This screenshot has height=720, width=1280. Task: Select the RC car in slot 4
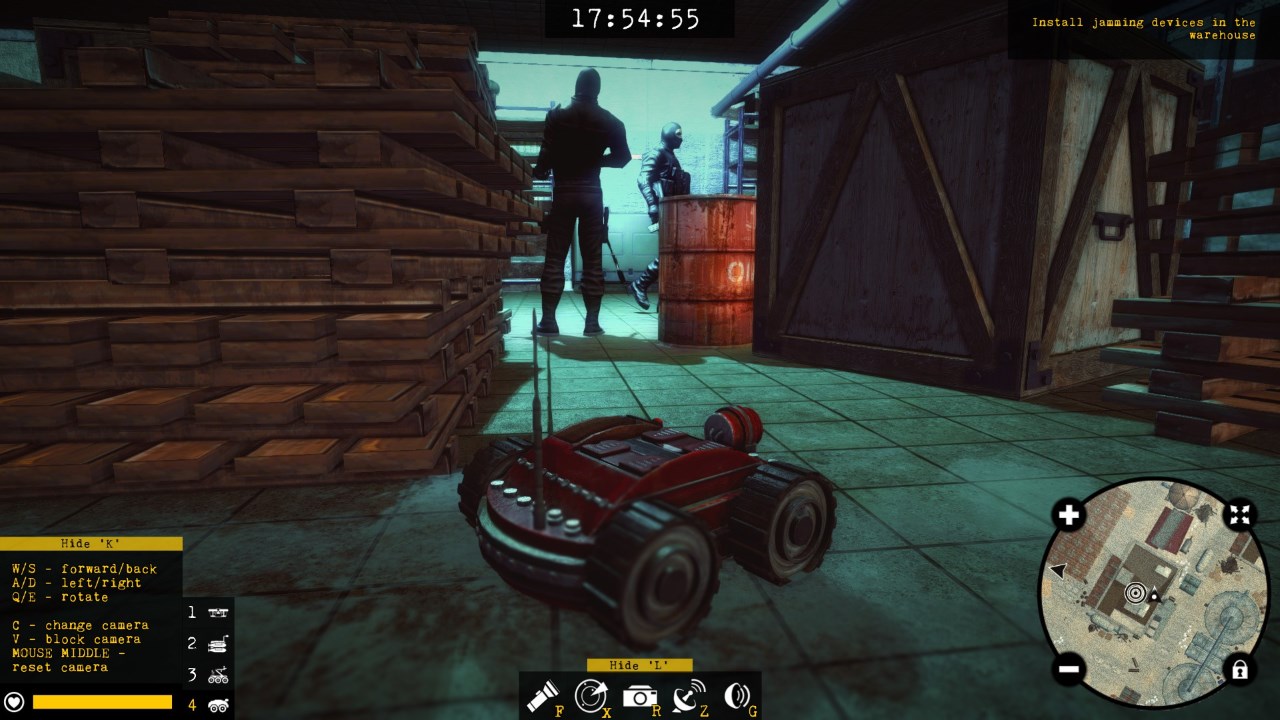click(x=217, y=704)
